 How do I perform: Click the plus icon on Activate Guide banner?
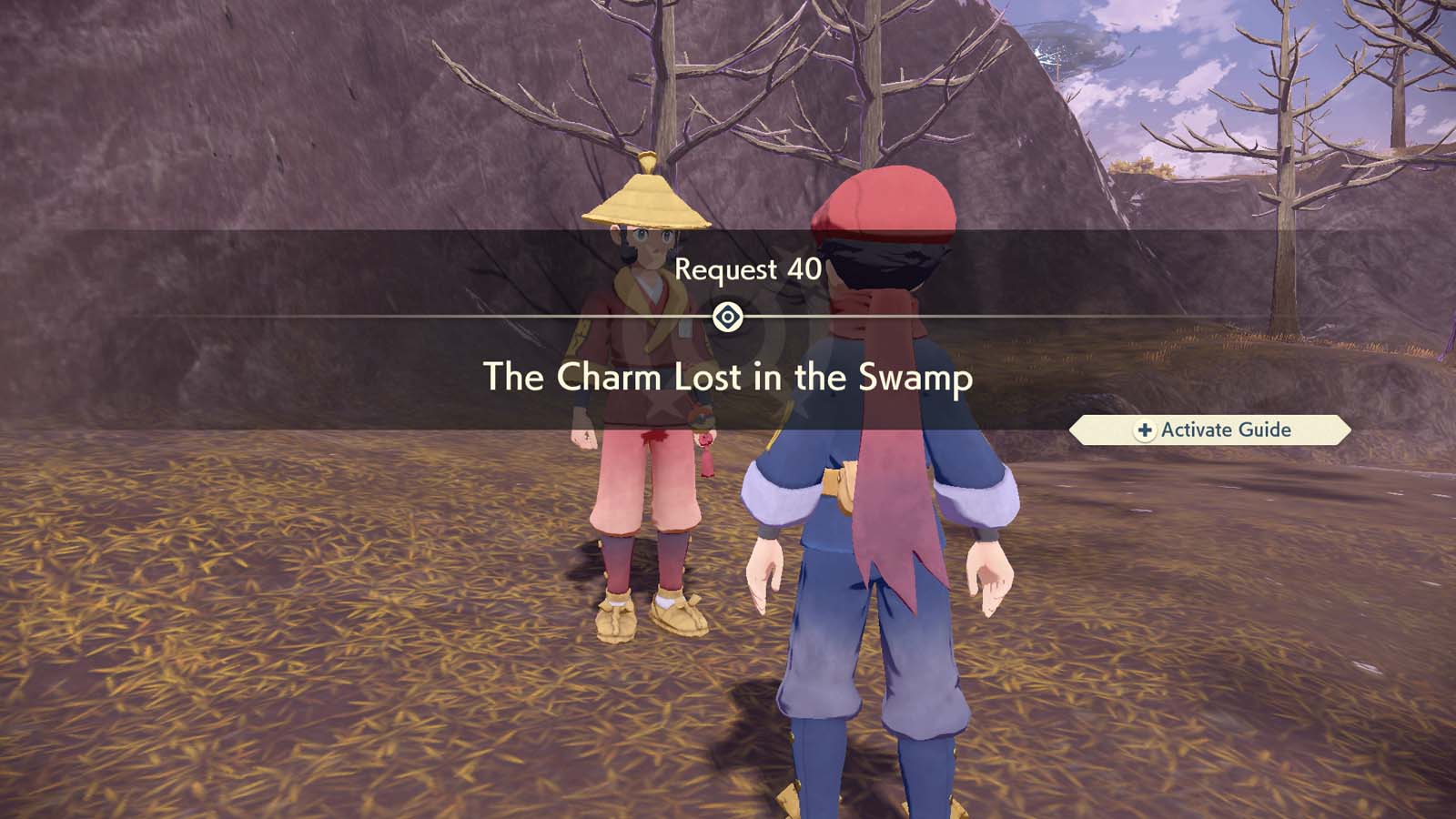tap(1146, 430)
